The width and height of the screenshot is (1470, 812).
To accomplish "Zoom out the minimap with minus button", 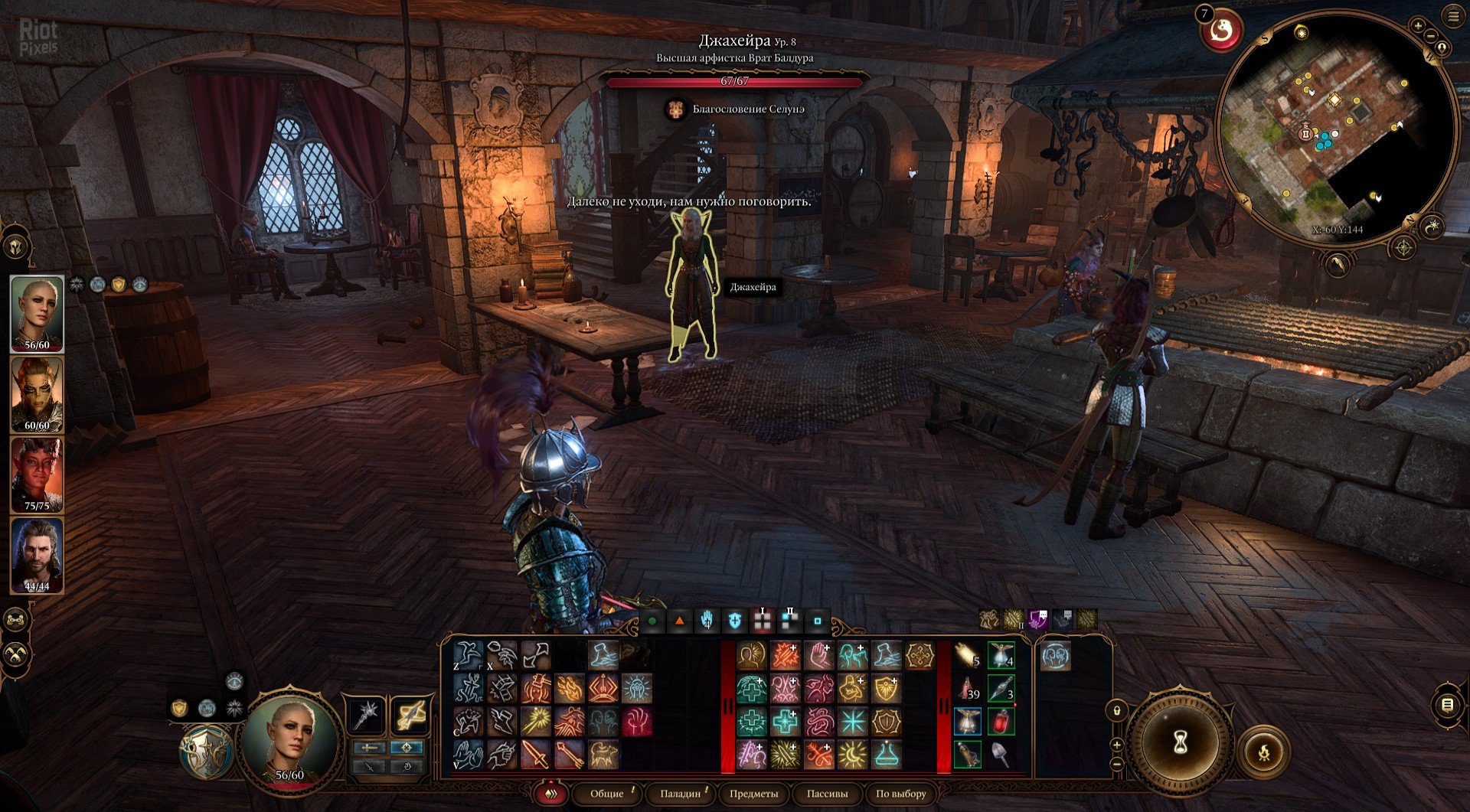I will tap(1431, 35).
